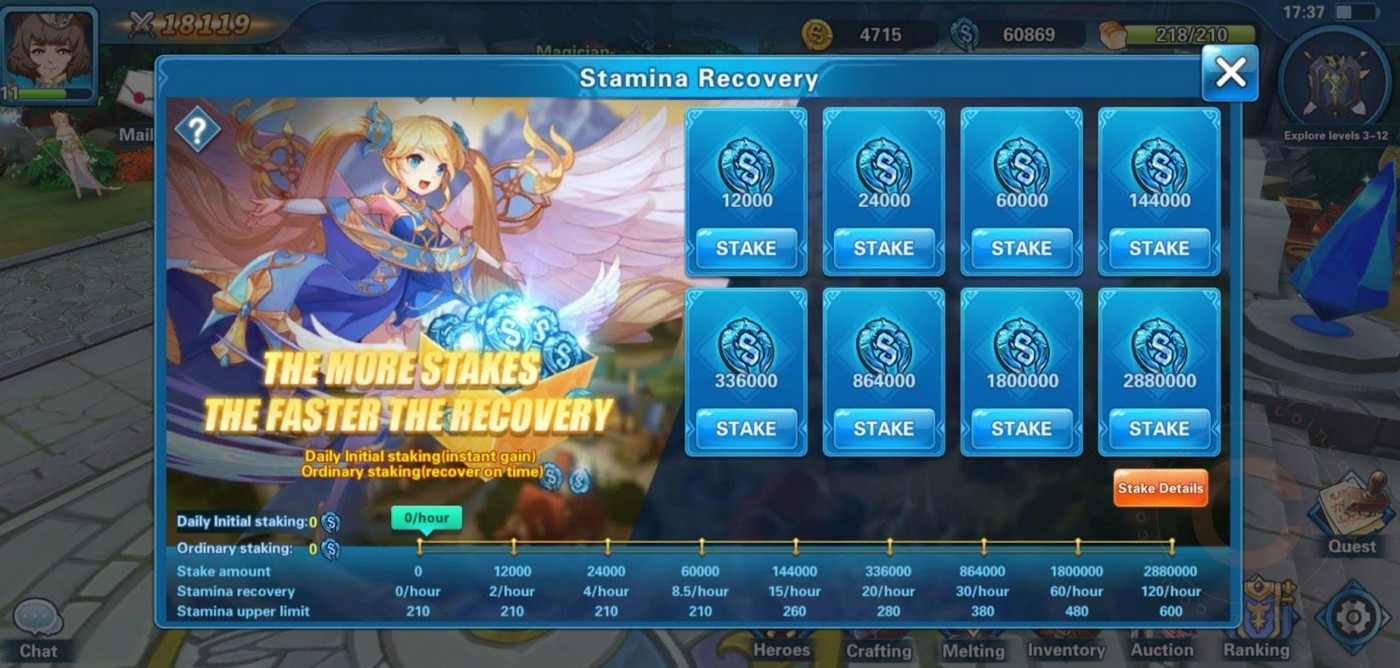Stake 24000 coins
Viewport: 1400px width, 668px height.
click(884, 248)
